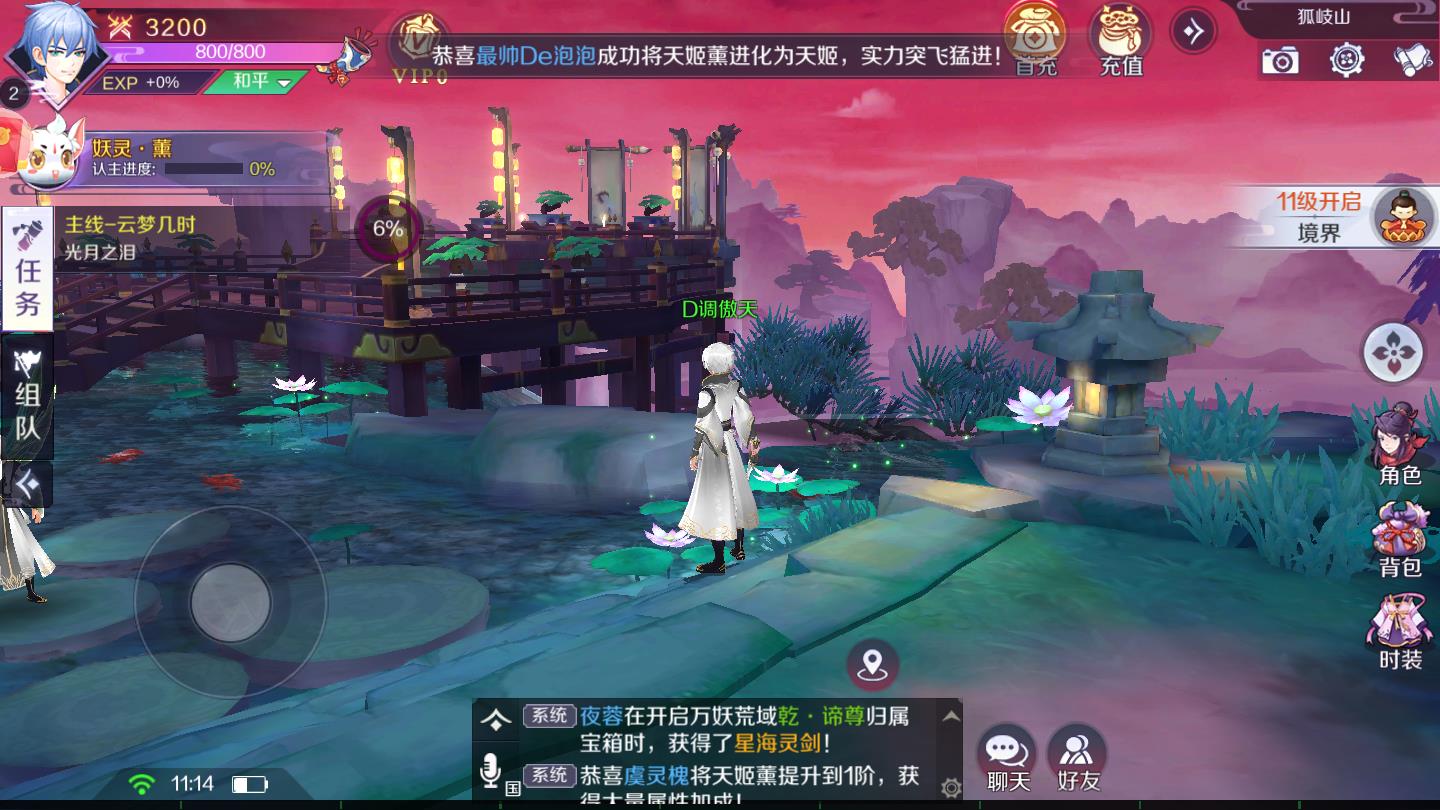
Task: Expand the top-right arrow panel
Action: pos(1193,31)
